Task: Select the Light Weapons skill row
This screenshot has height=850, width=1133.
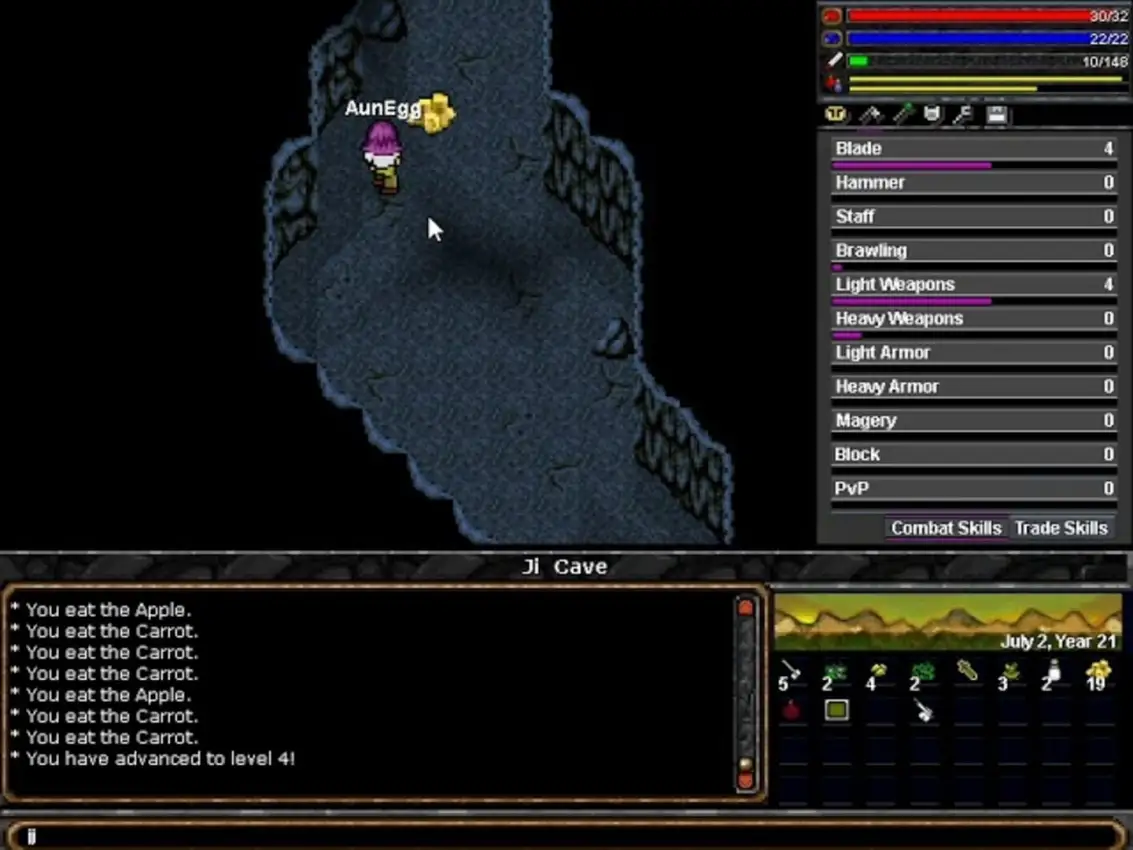Action: 973,285
